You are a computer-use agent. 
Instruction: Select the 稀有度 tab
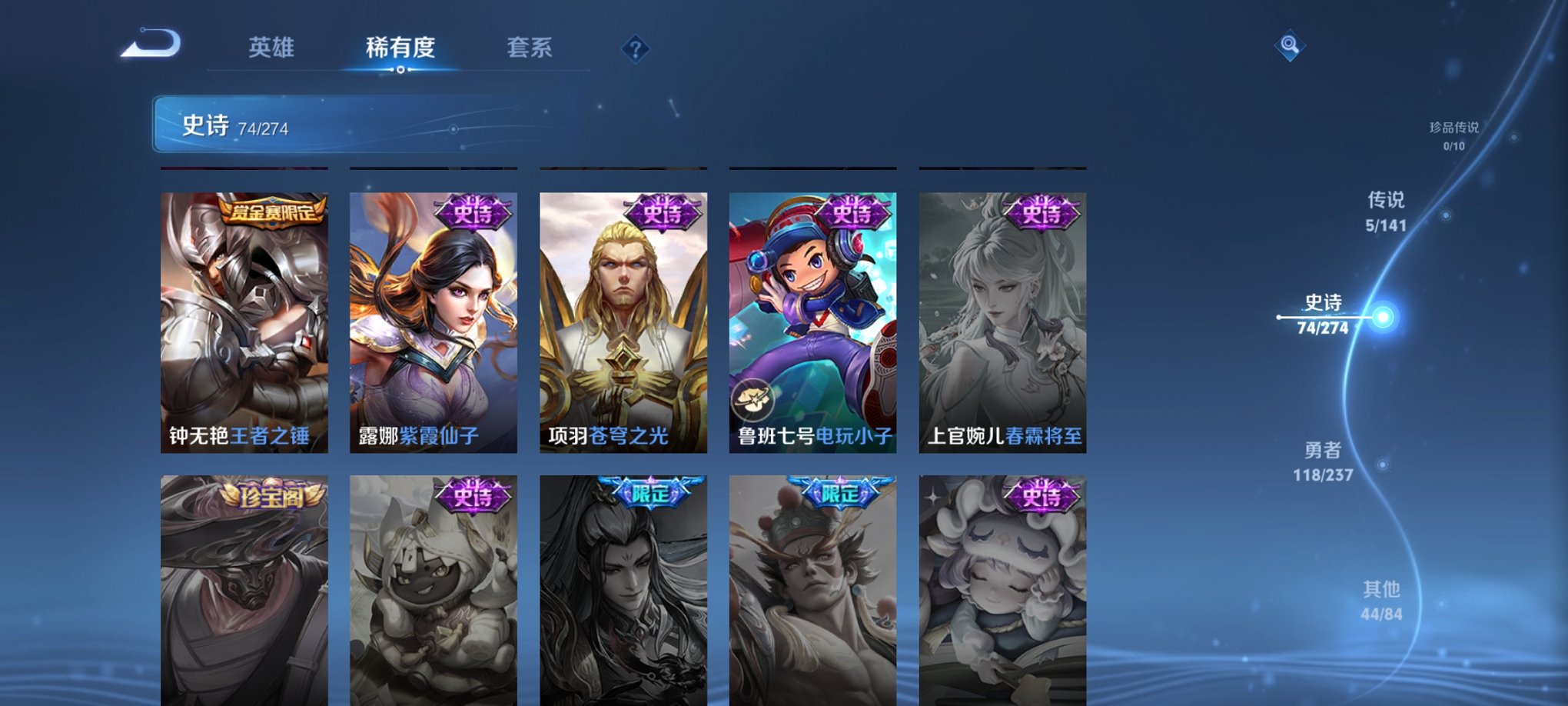coord(400,48)
